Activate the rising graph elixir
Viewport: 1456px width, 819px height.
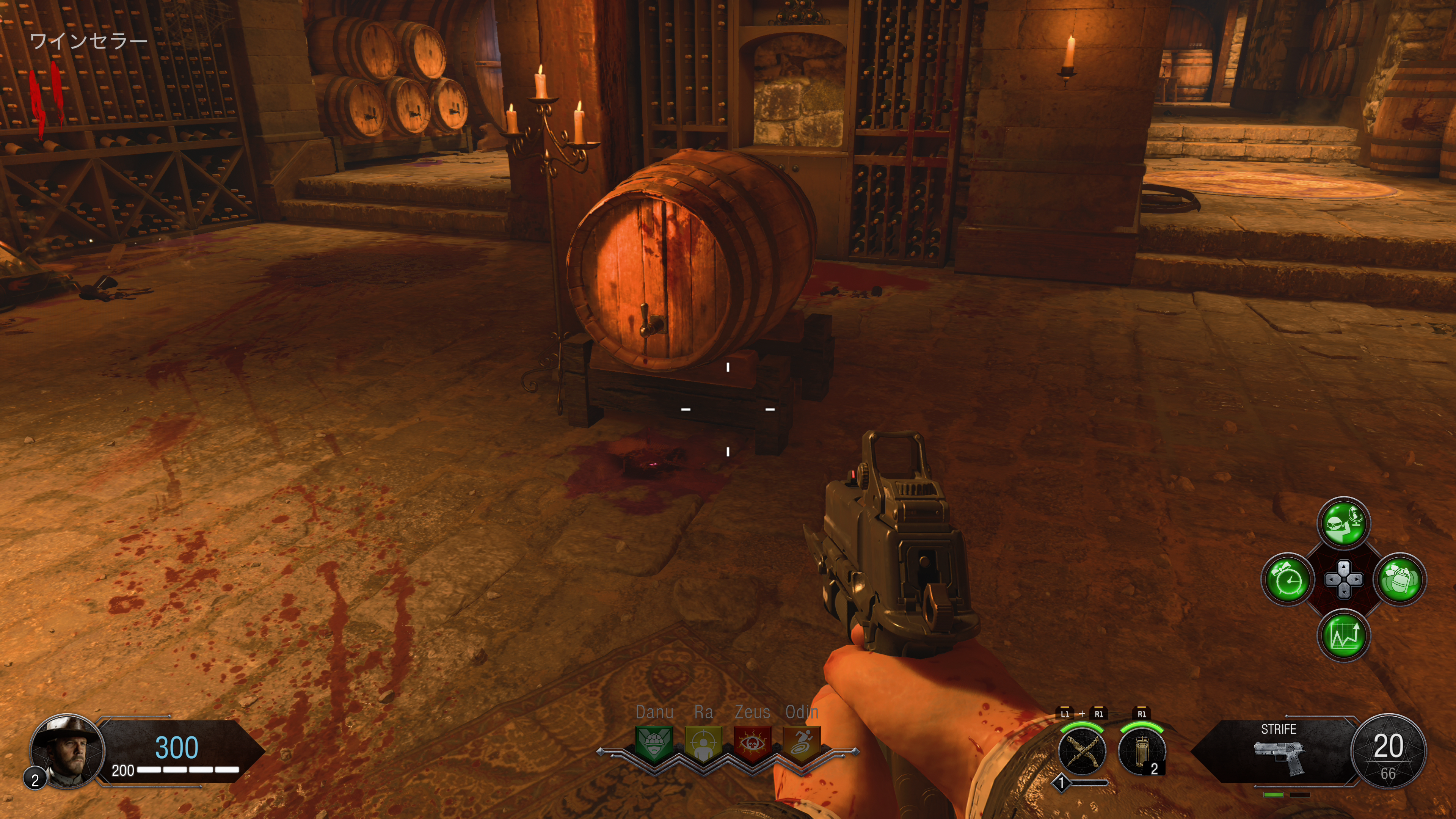pos(1343,635)
